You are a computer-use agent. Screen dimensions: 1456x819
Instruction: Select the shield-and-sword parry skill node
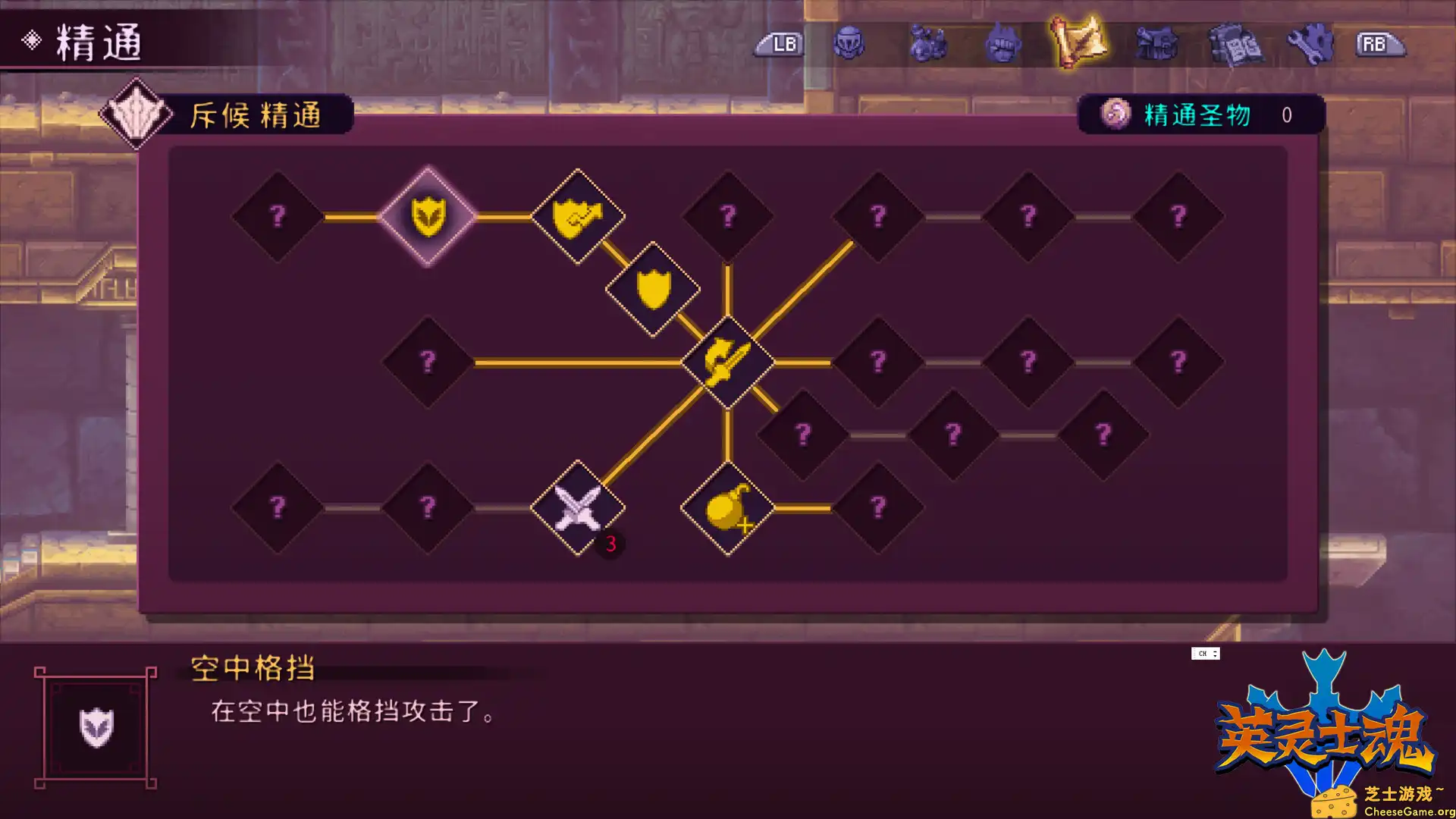pyautogui.click(x=578, y=215)
